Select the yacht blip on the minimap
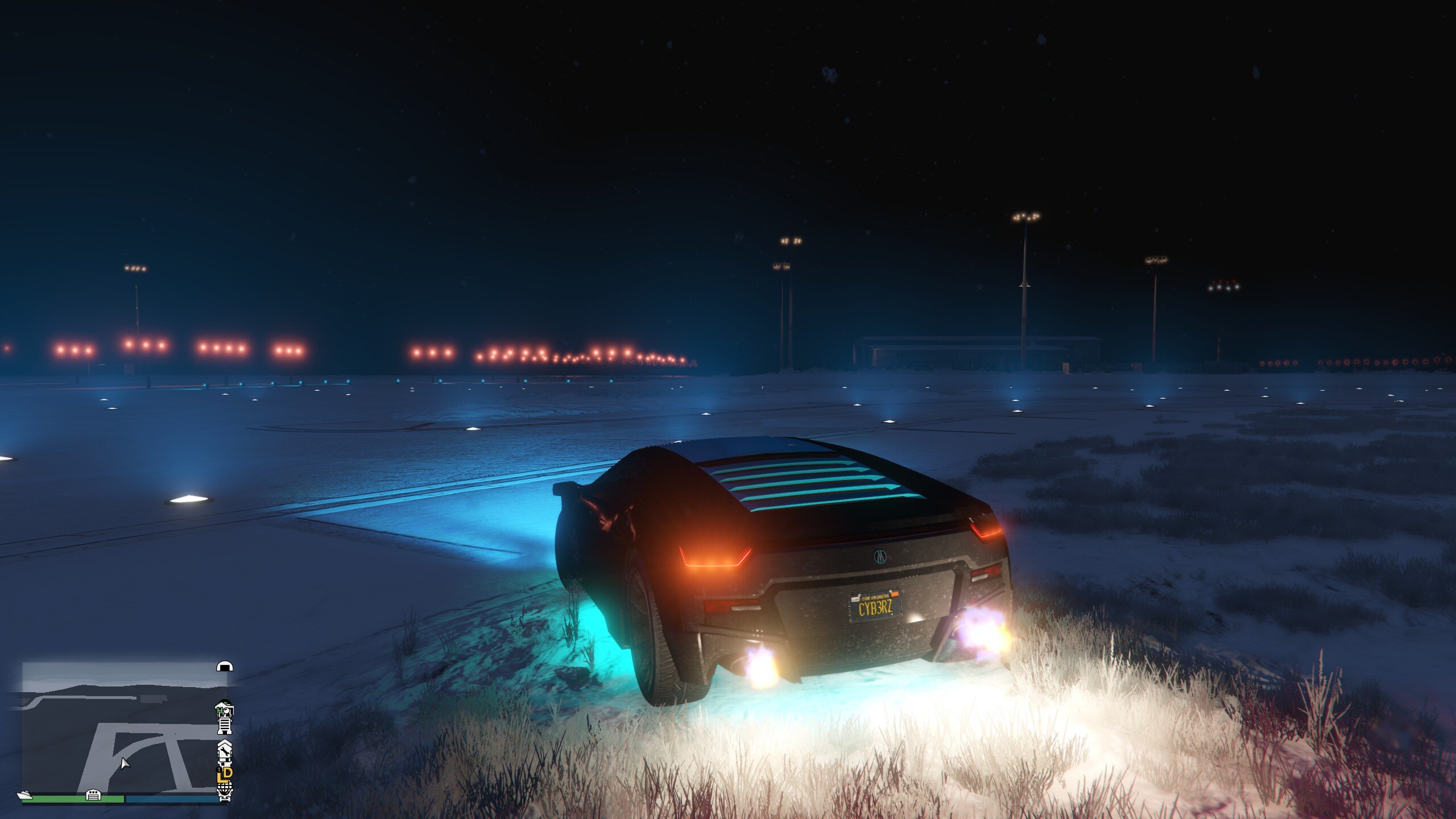Screen dimensions: 1456x819 point(24,795)
